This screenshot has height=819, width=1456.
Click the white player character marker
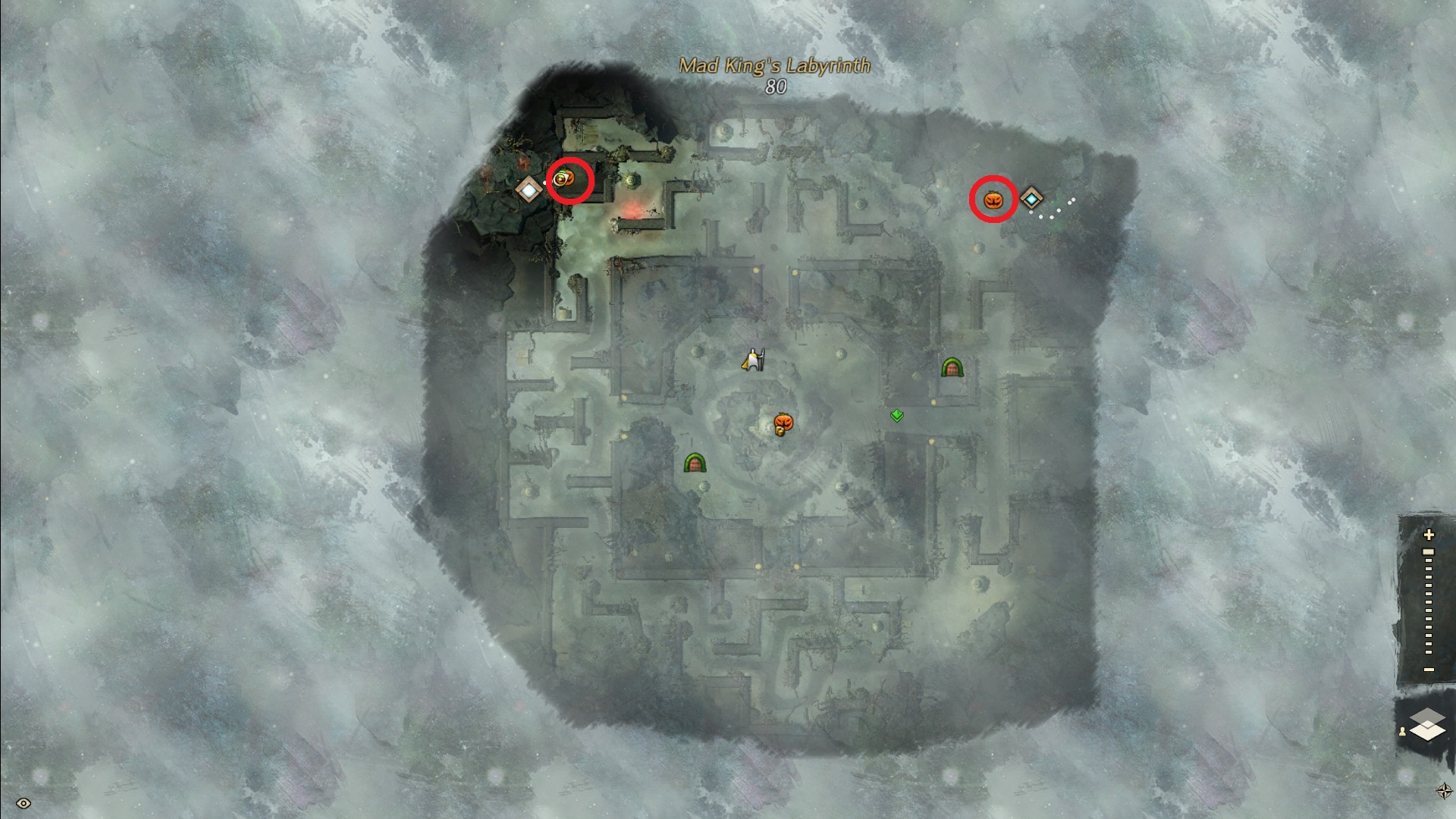(753, 360)
